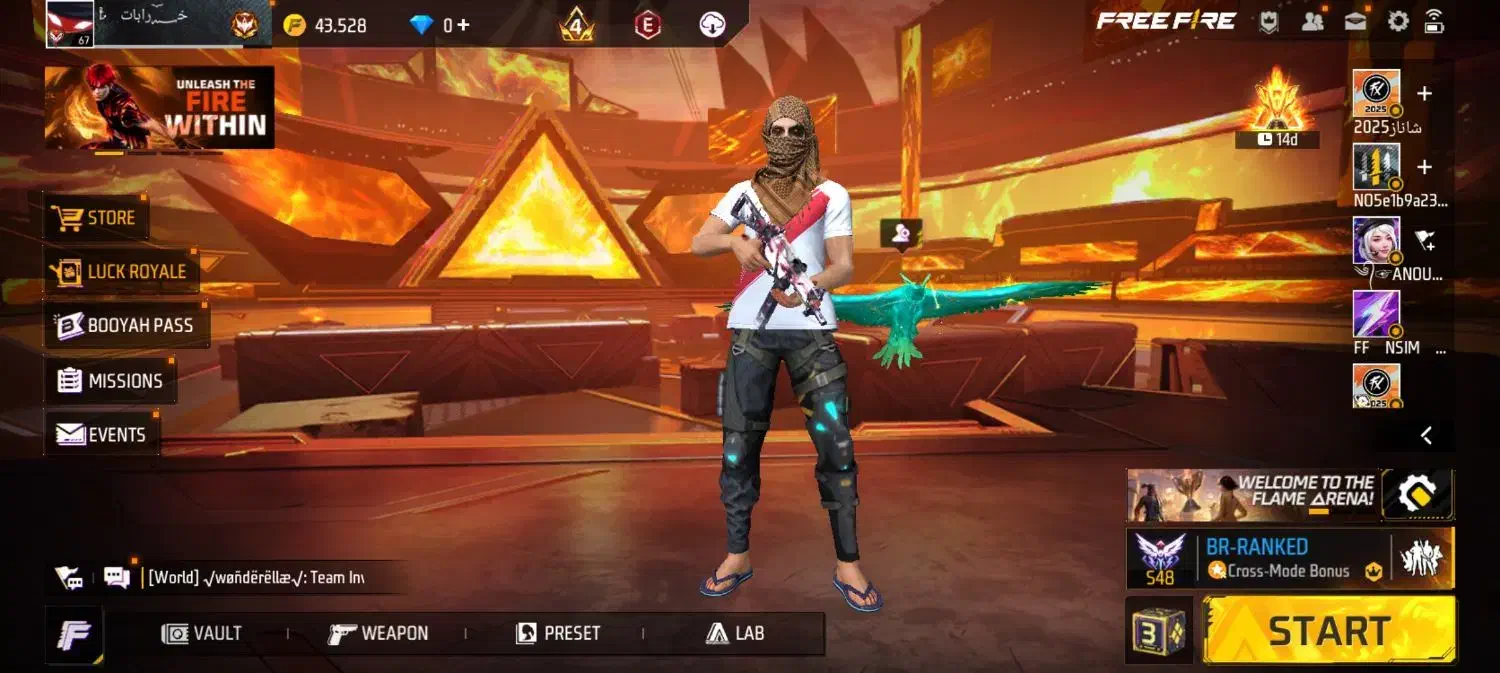Add diamonds with the plus button
This screenshot has width=1500, height=673.
point(463,25)
